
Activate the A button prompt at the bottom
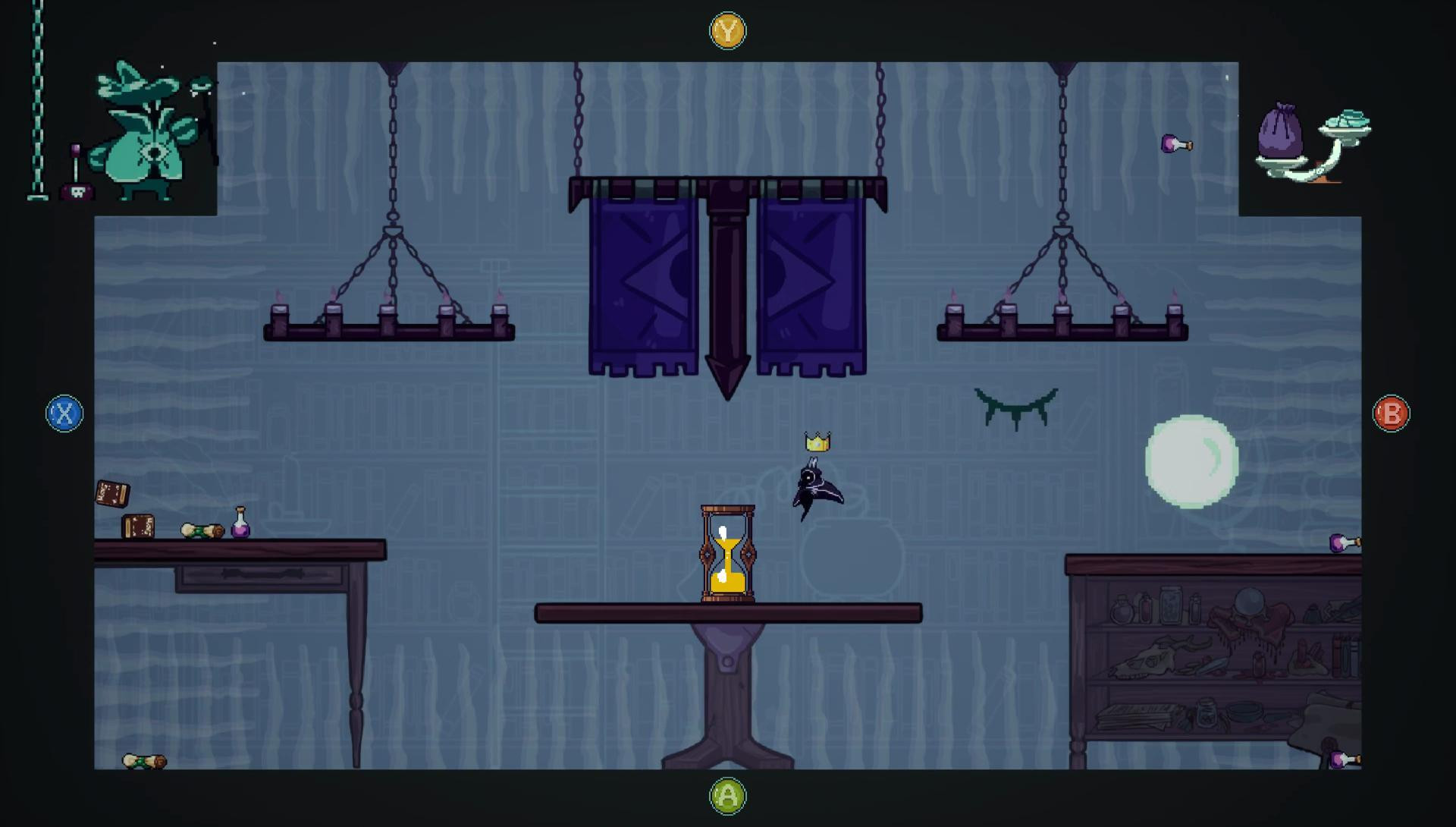pyautogui.click(x=727, y=795)
